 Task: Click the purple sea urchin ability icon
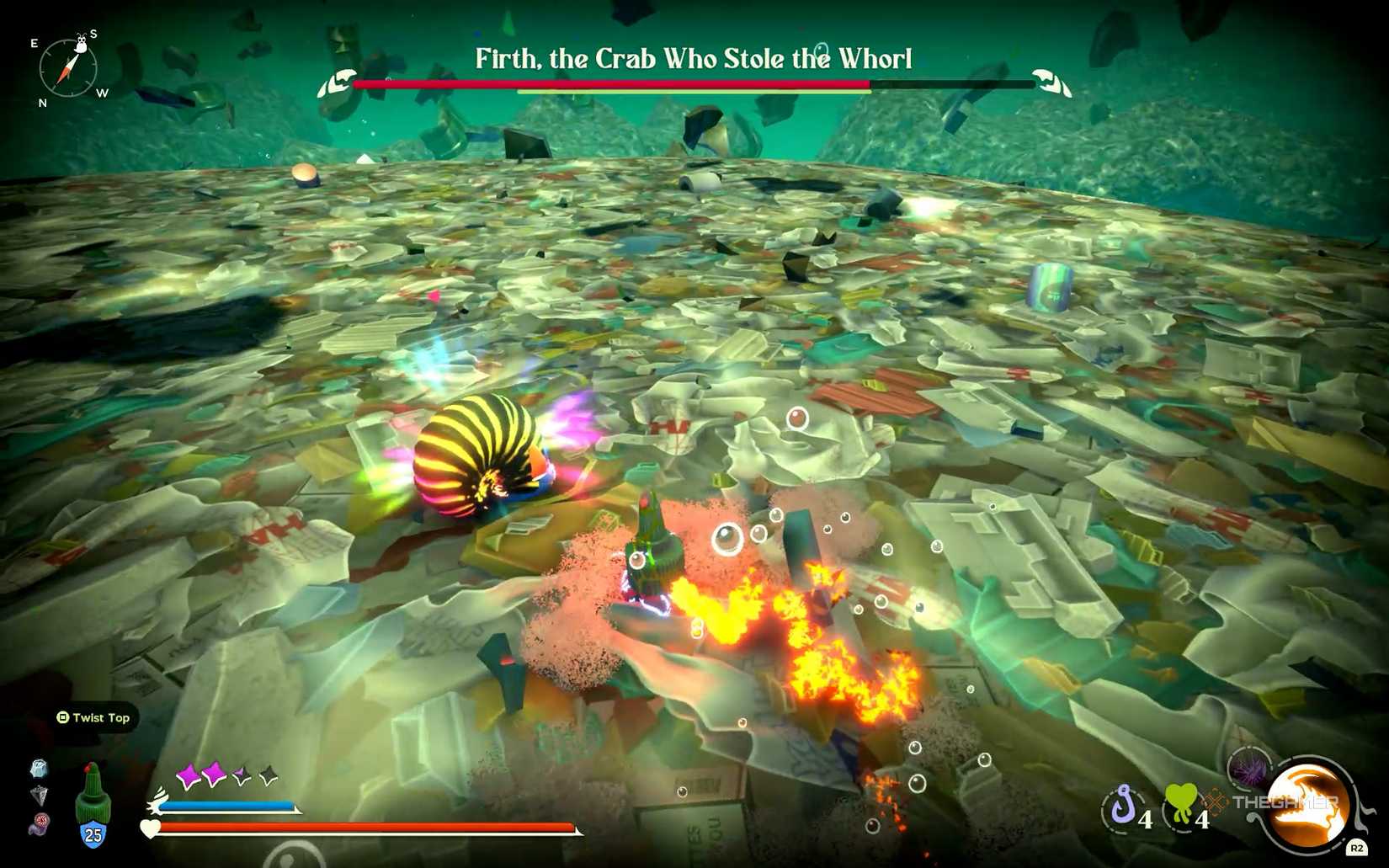1250,769
